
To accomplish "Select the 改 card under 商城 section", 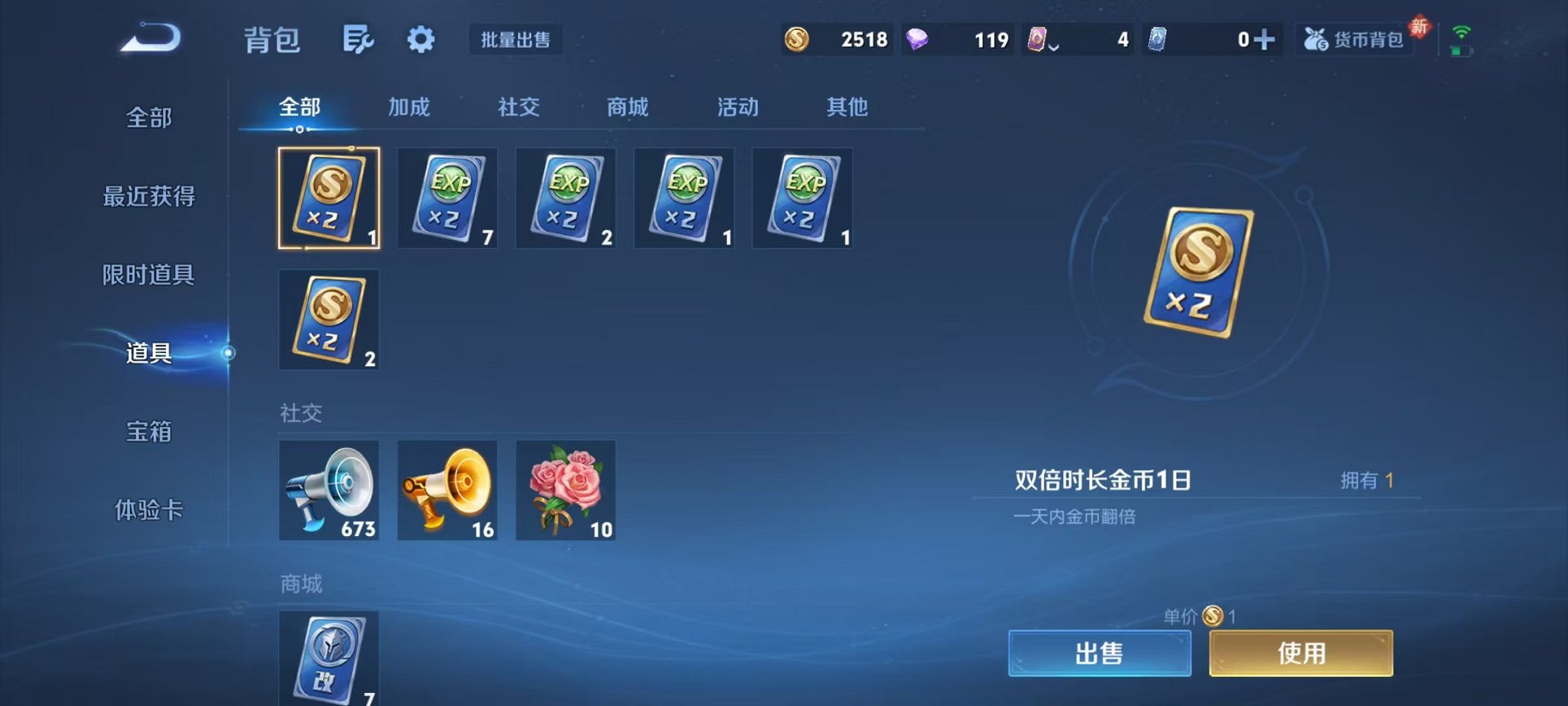I will click(329, 658).
